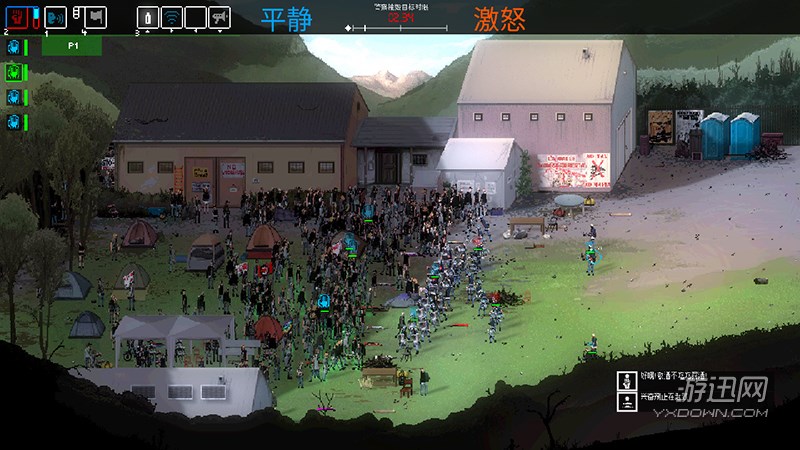Use the grey megaphone item slot
The image size is (800, 450).
(219, 17)
